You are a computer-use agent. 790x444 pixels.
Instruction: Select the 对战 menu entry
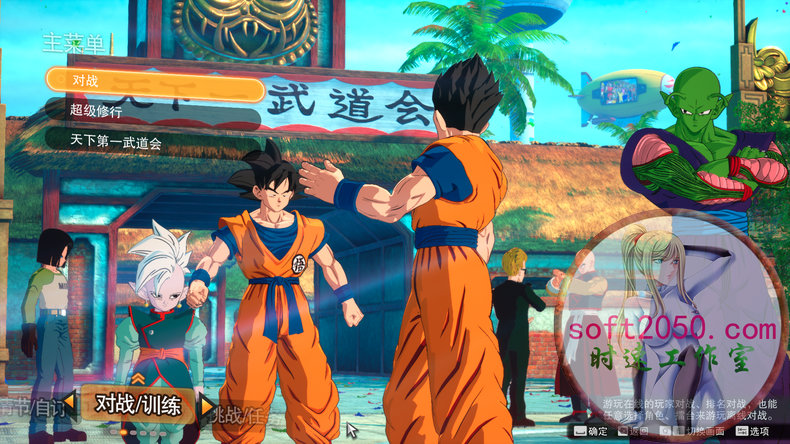150,82
